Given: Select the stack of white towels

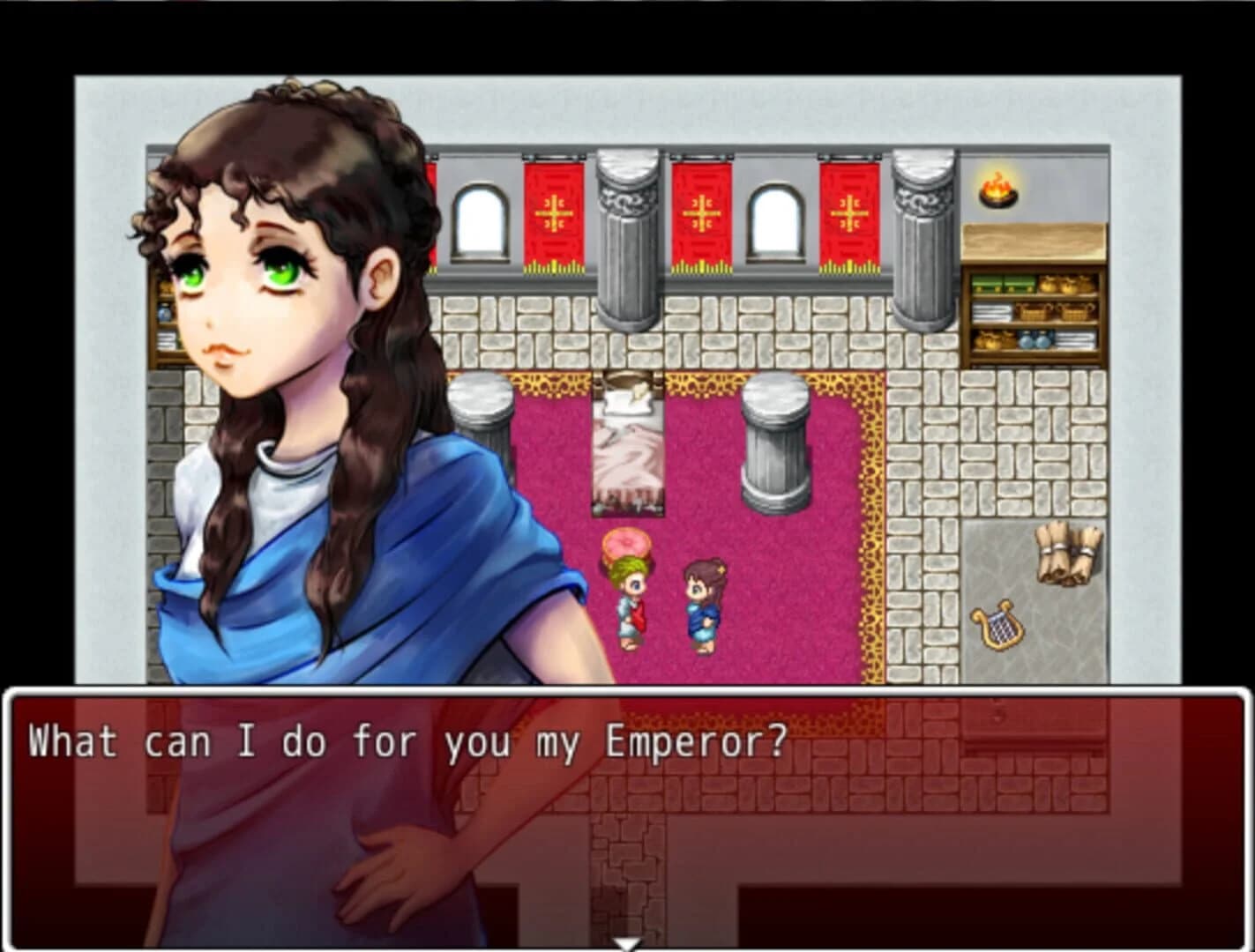Looking at the screenshot, I should click(x=992, y=313).
